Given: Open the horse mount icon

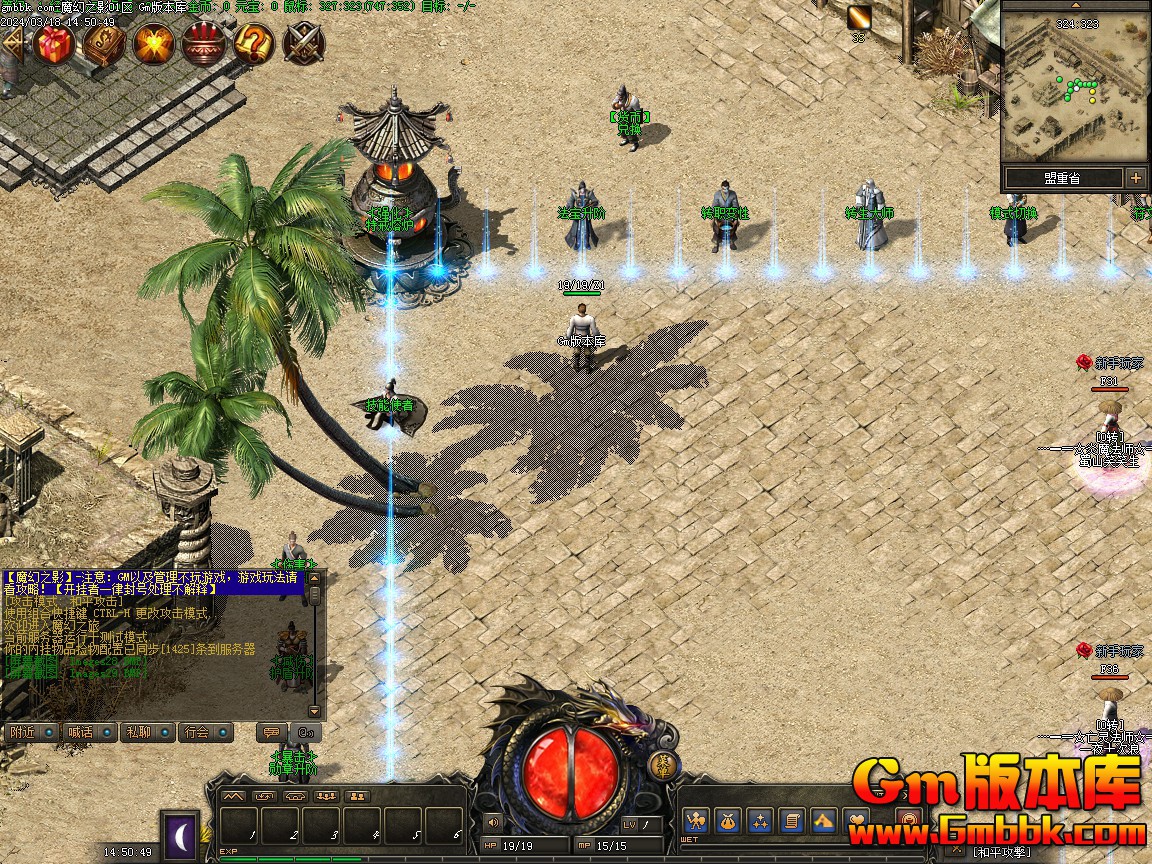Looking at the screenshot, I should pyautogui.click(x=823, y=821).
